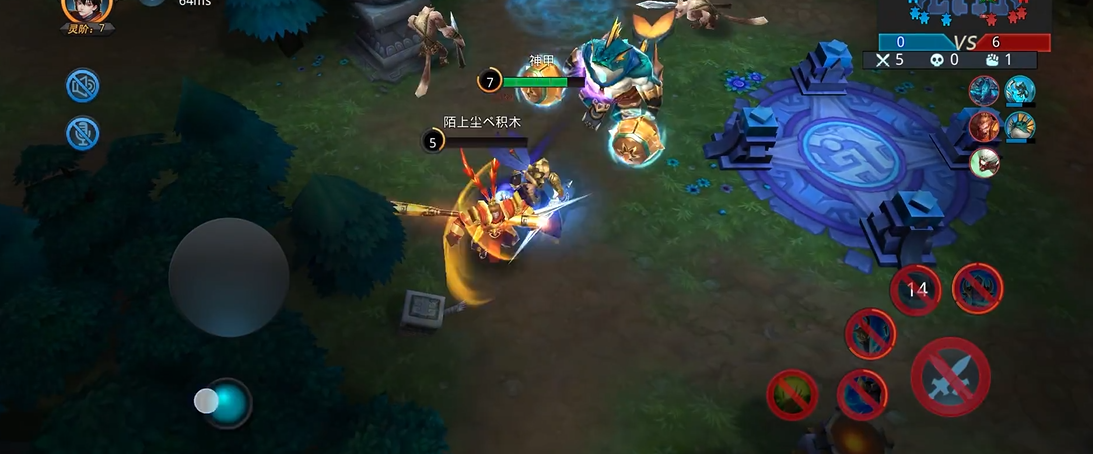Image resolution: width=1093 pixels, height=454 pixels.
Task: Use the green skill icon
Action: pos(792,394)
